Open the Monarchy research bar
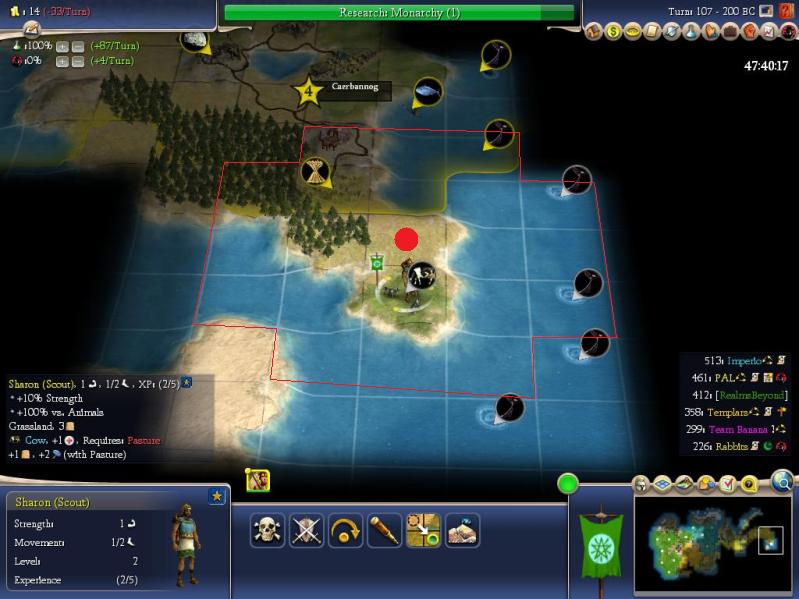 coord(398,12)
